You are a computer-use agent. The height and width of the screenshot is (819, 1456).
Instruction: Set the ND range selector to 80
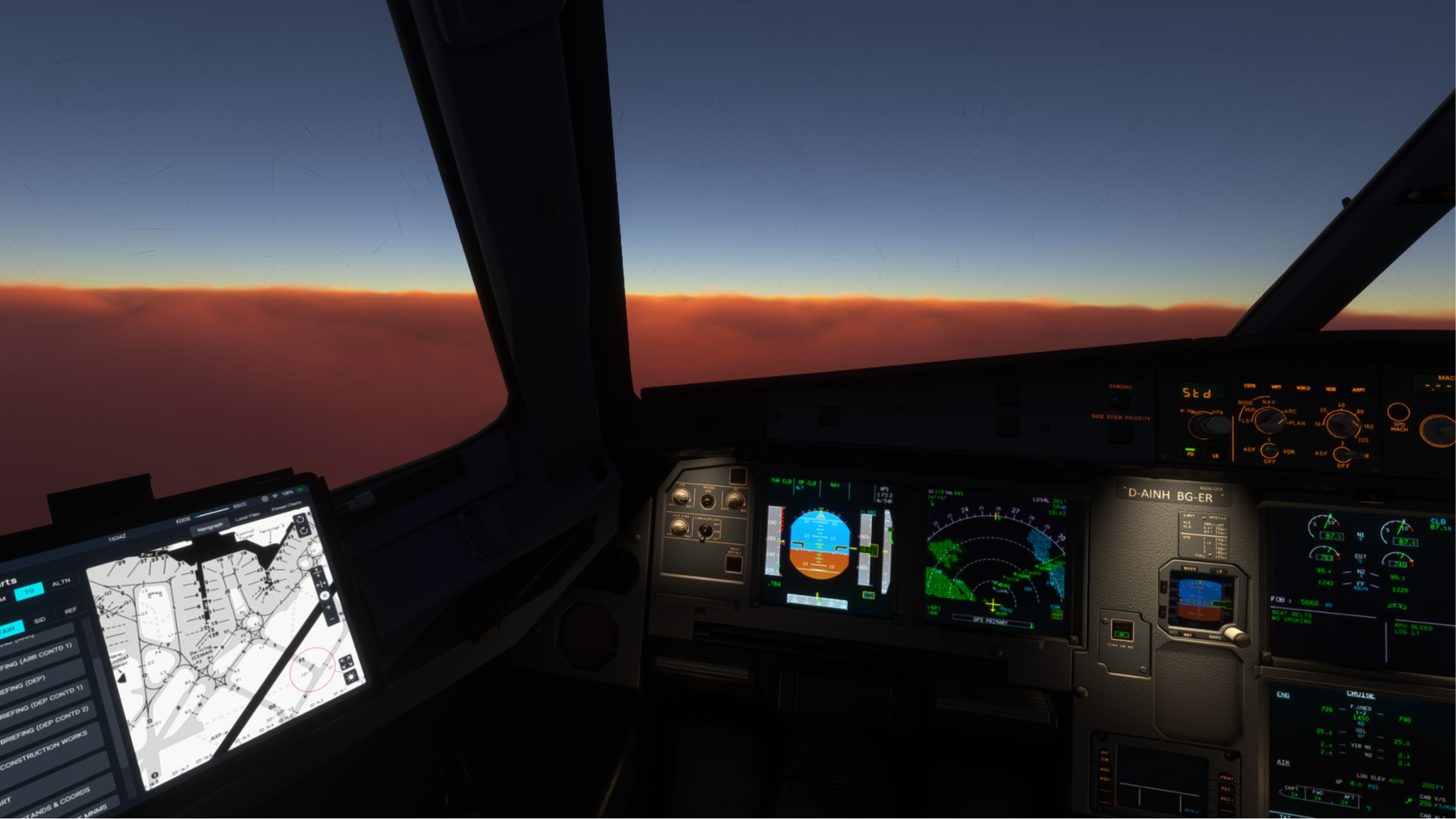(x=1360, y=411)
